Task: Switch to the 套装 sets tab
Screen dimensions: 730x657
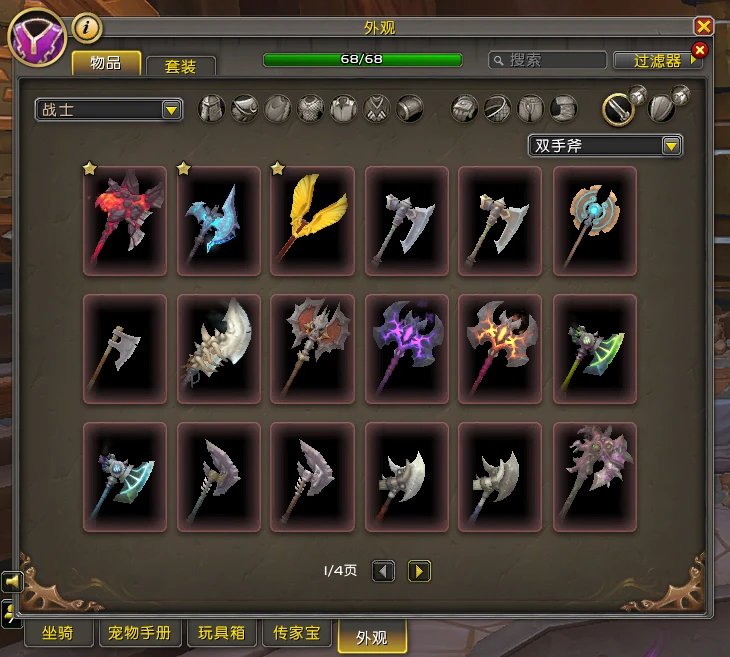Action: point(181,66)
